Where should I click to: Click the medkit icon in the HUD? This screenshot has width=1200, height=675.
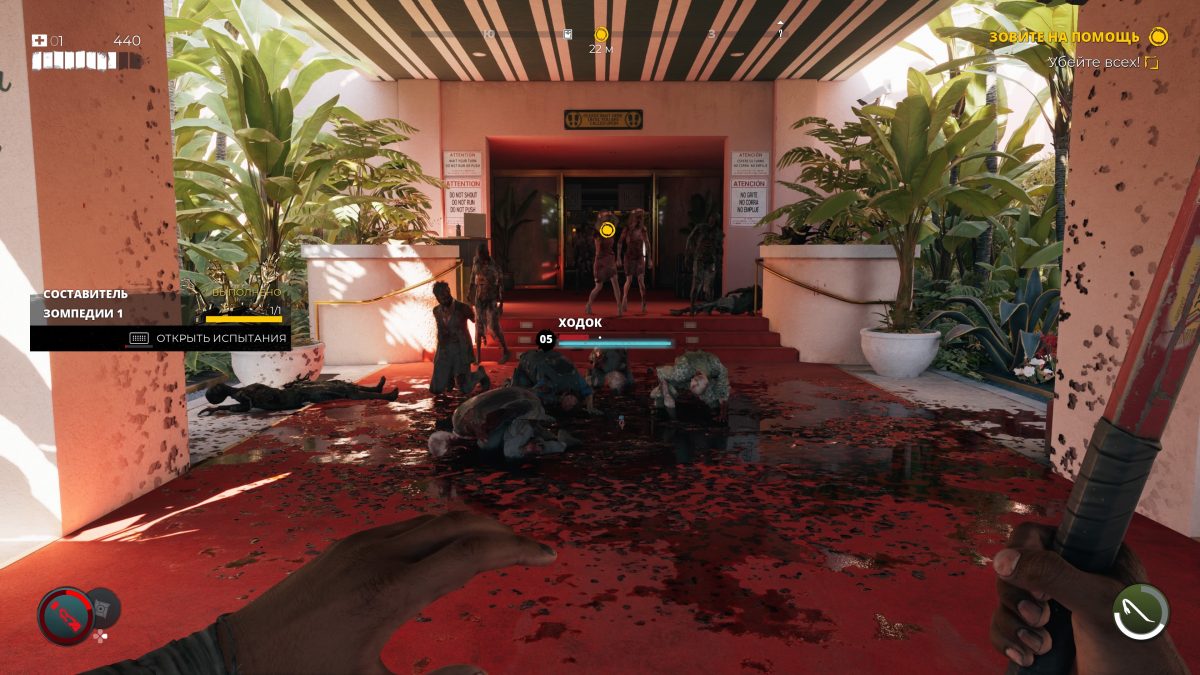(x=40, y=41)
